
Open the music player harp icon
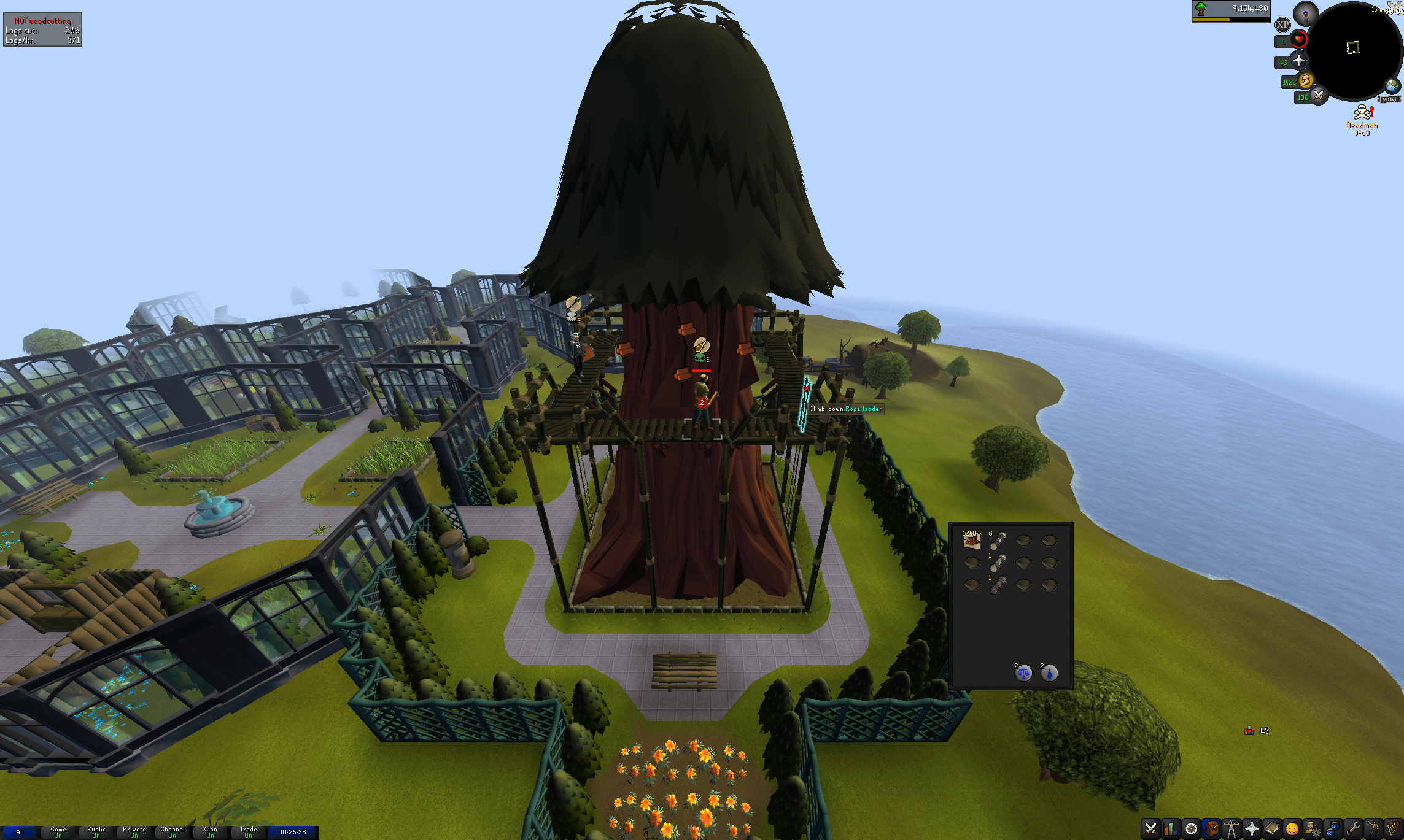pos(1392,830)
